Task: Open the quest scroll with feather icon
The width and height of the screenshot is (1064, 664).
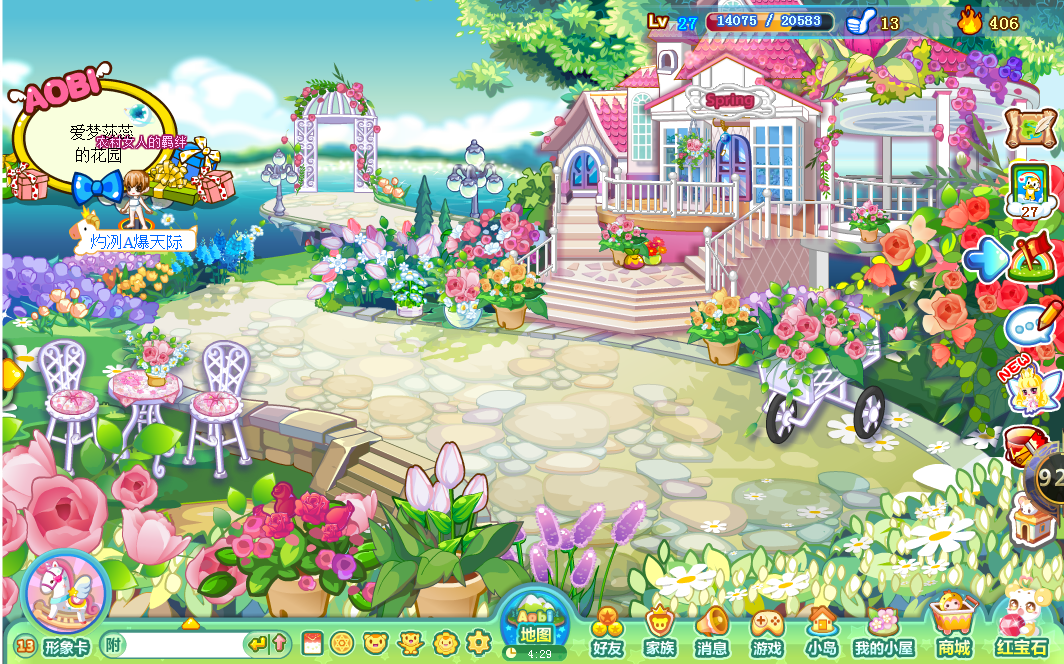Action: click(x=1031, y=125)
